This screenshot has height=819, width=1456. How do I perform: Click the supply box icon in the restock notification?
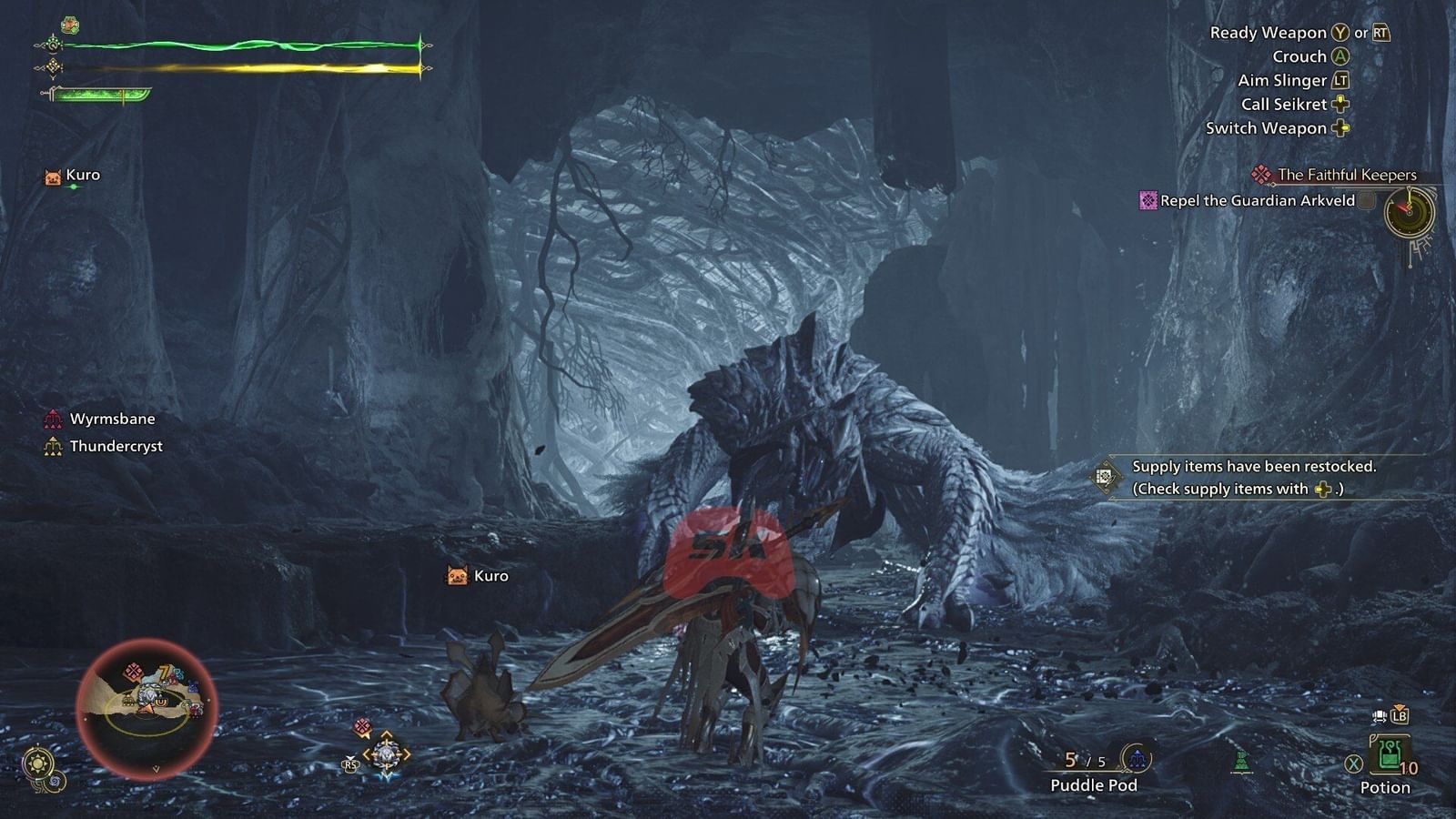pyautogui.click(x=1107, y=478)
